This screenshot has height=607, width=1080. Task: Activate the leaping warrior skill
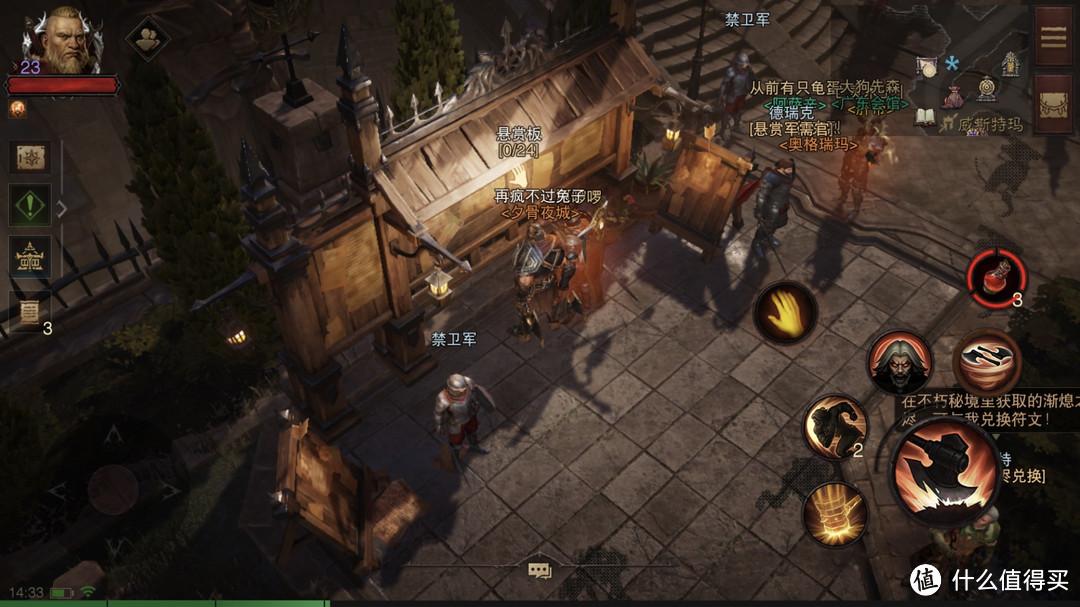tap(836, 428)
